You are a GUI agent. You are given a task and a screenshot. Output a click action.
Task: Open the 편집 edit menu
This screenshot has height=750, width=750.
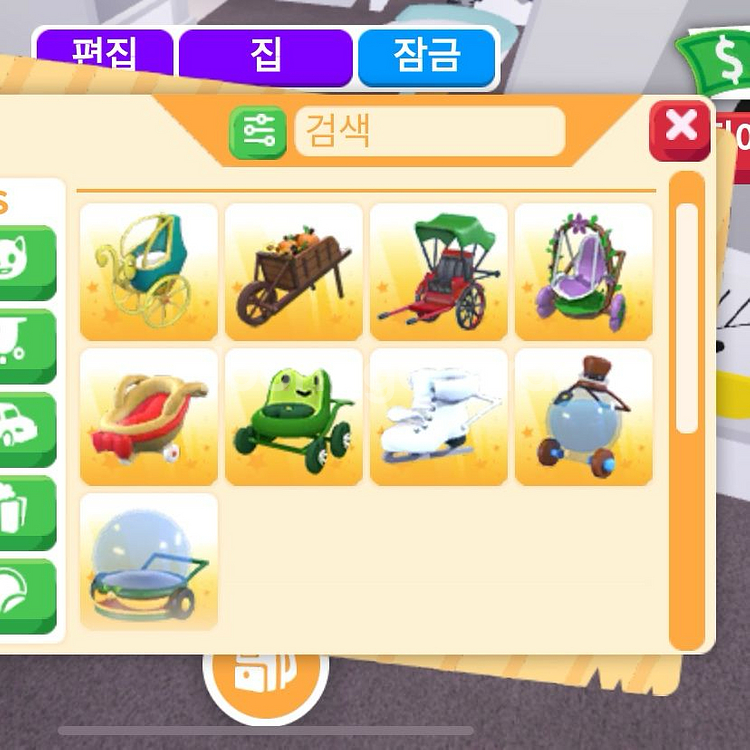tap(103, 57)
